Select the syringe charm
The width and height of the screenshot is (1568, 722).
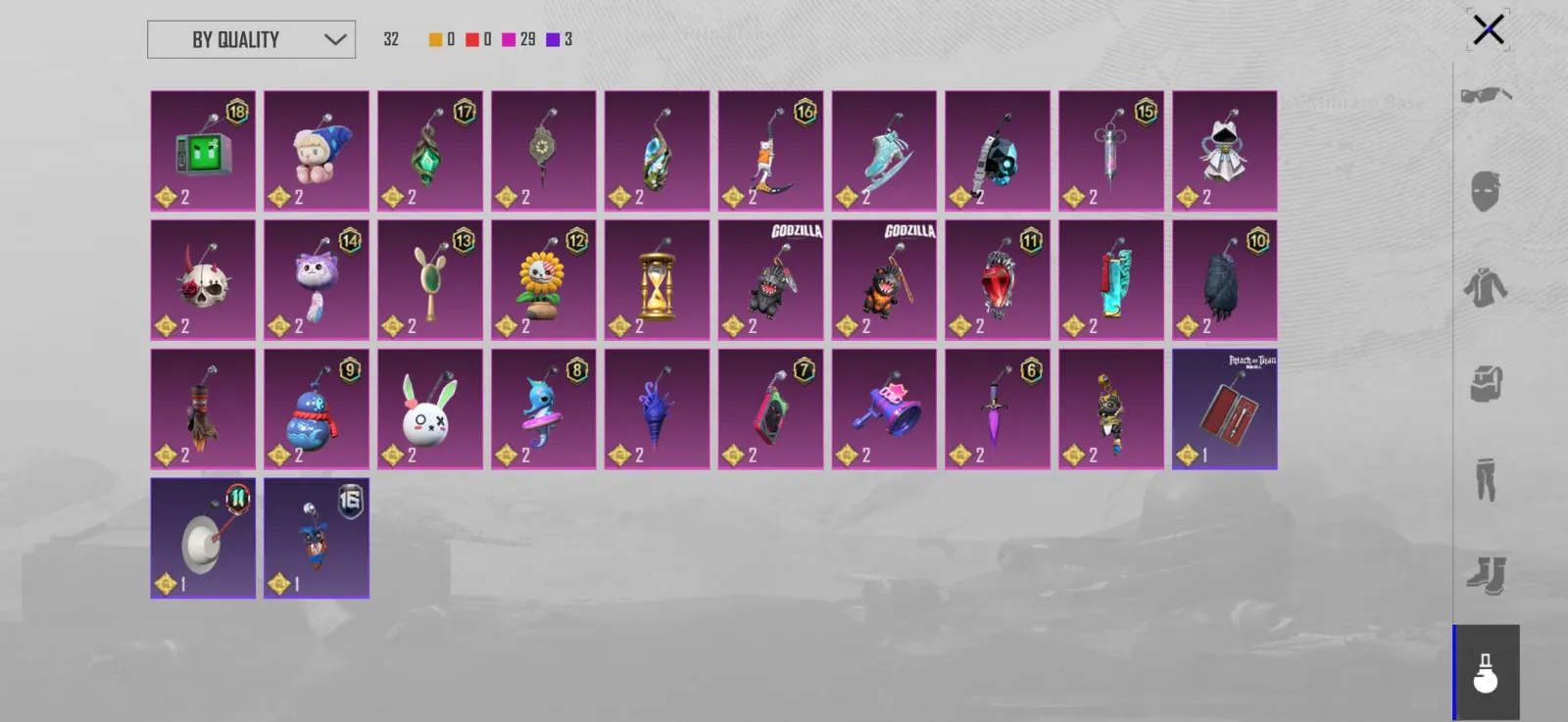point(1111,151)
